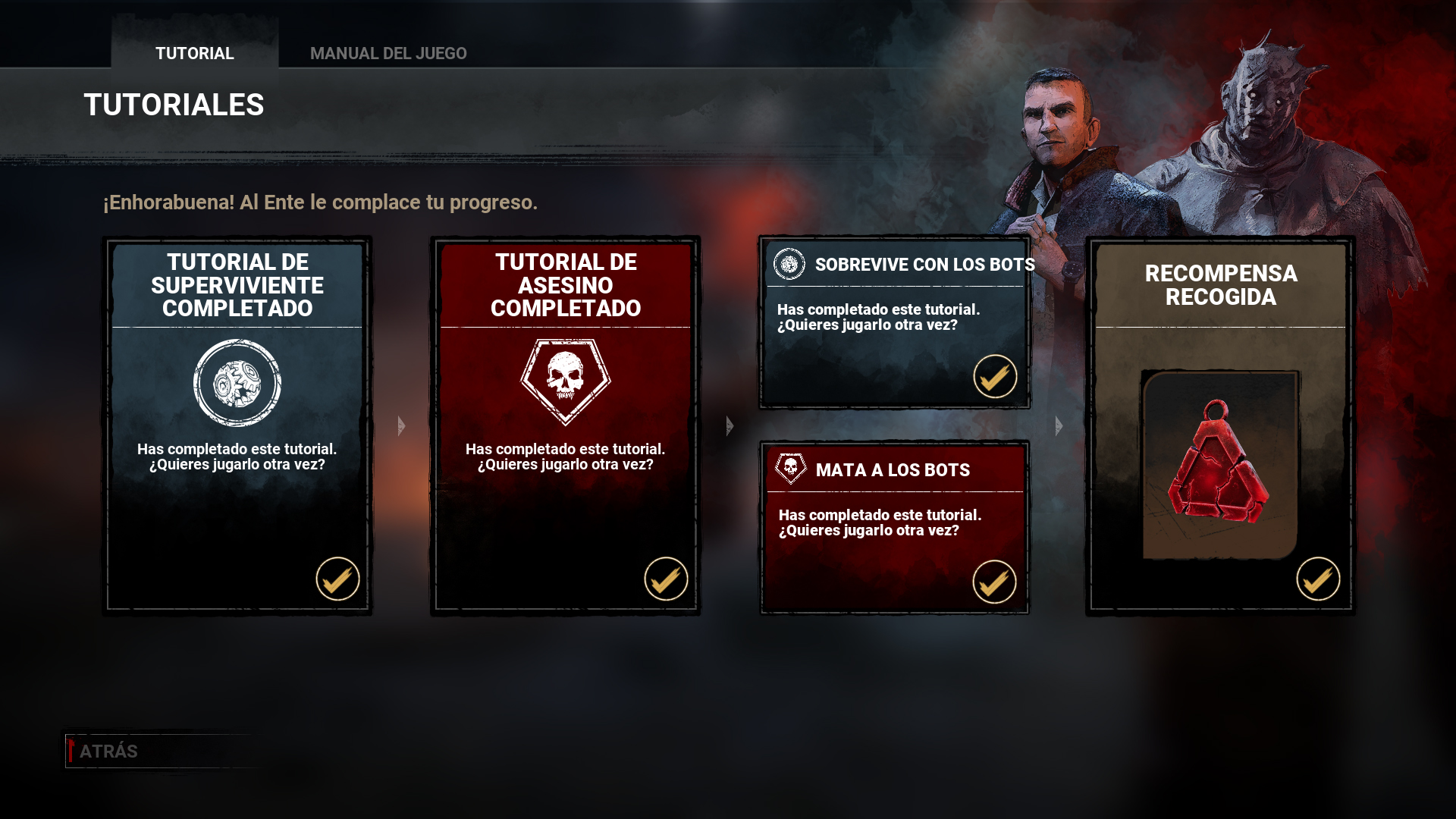The height and width of the screenshot is (819, 1456).
Task: Toggle the checkmark on TUTORIAL DE SUPERVIVIENTE COMPLETADO
Action: pos(337,580)
